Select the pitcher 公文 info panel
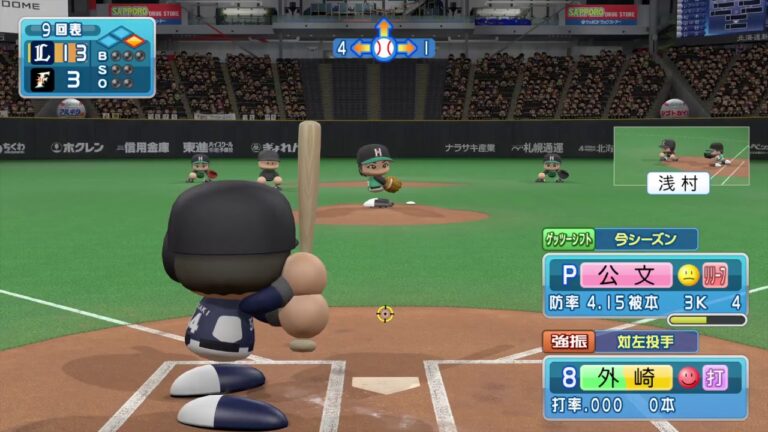The height and width of the screenshot is (432, 768). click(x=644, y=285)
